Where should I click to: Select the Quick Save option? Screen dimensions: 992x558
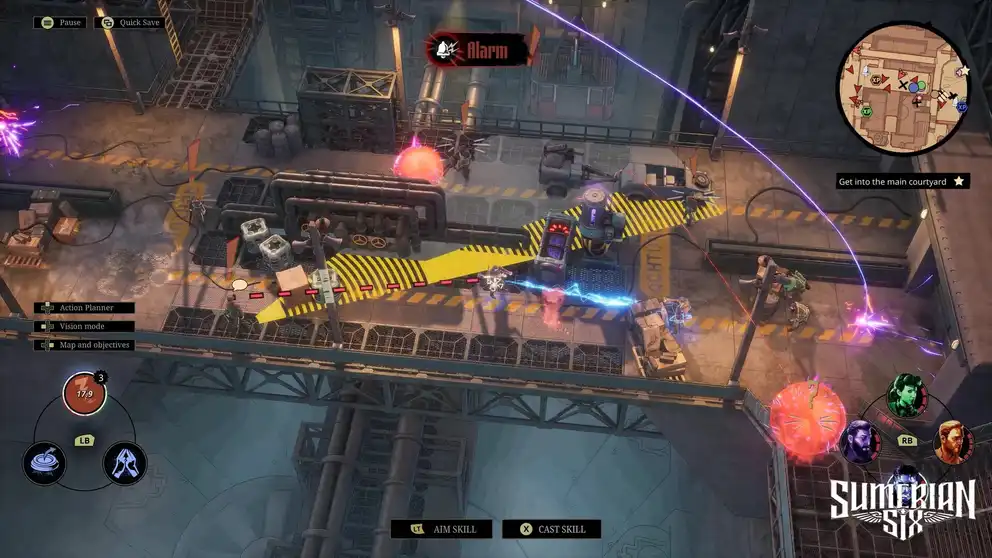131,22
